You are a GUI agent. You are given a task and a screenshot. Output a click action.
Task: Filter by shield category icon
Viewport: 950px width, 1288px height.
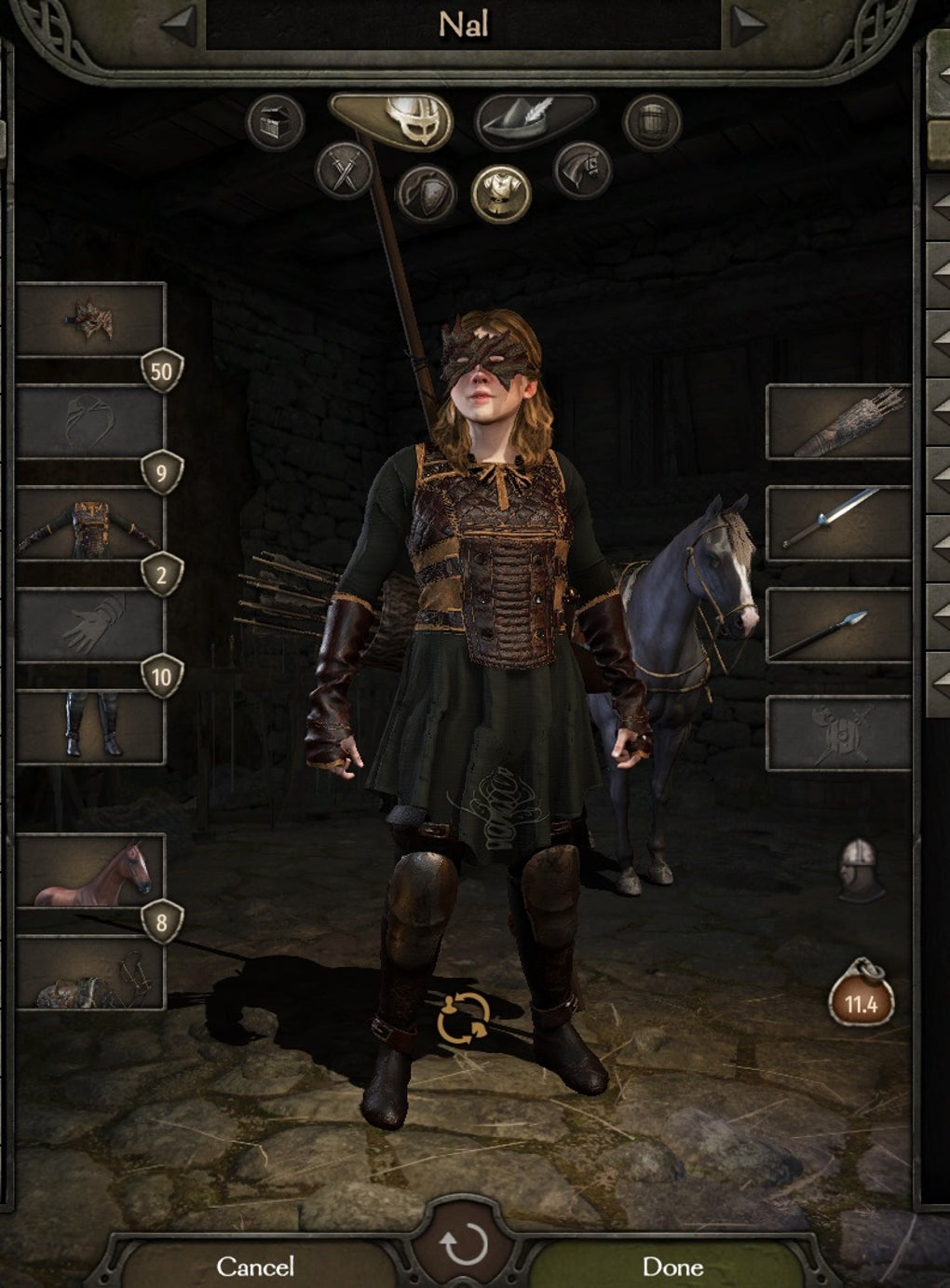(x=426, y=194)
